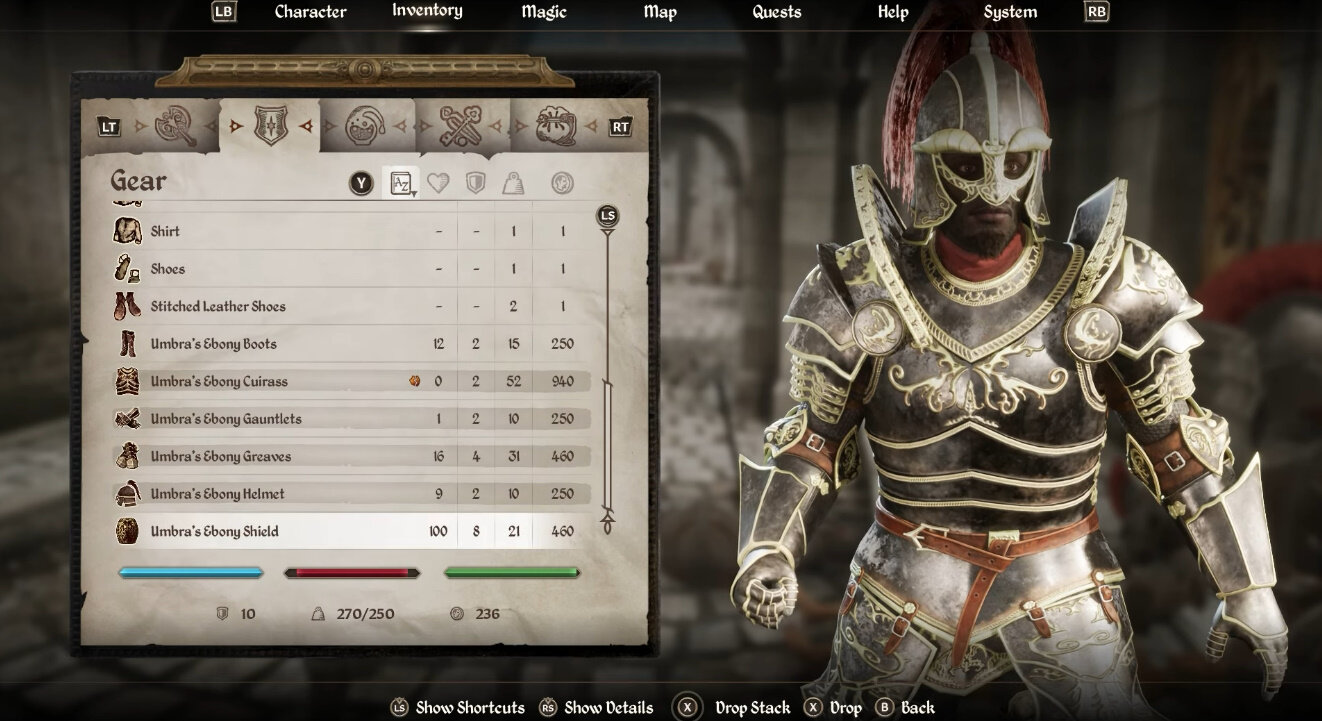Go to the Quests menu
The image size is (1322, 721).
(776, 12)
